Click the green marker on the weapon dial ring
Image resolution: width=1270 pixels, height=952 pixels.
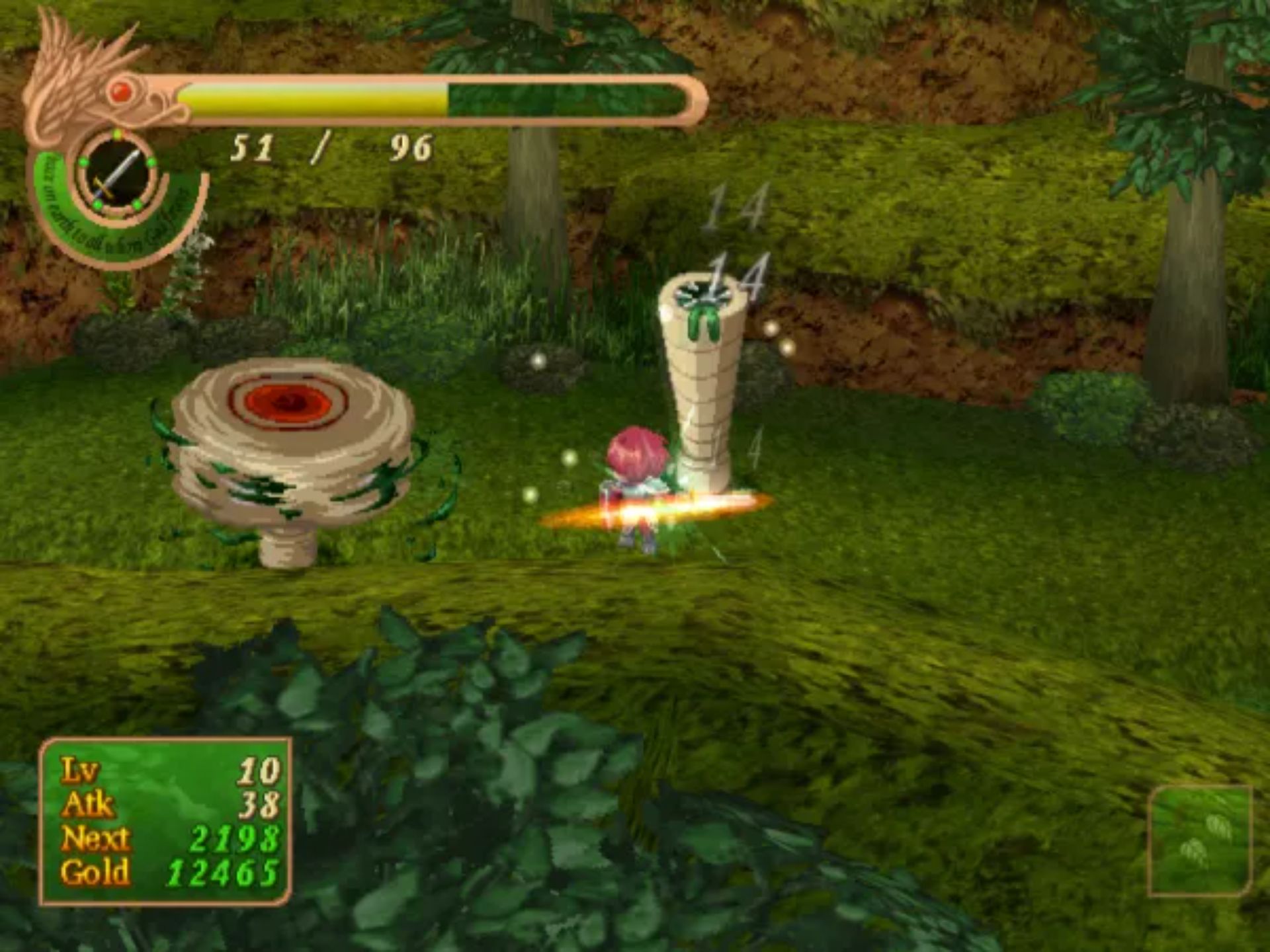click(x=117, y=133)
